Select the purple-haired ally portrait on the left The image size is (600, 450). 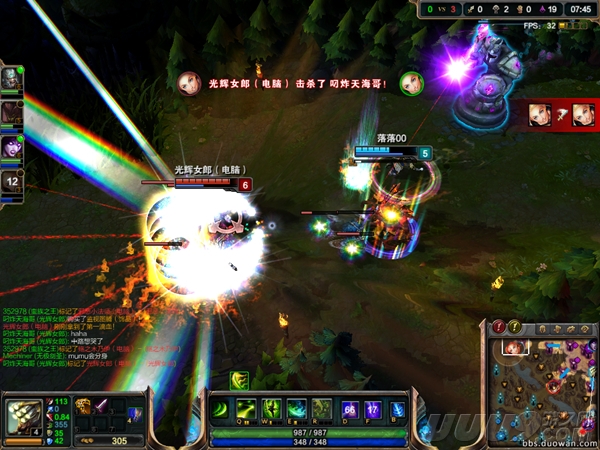pos(12,144)
